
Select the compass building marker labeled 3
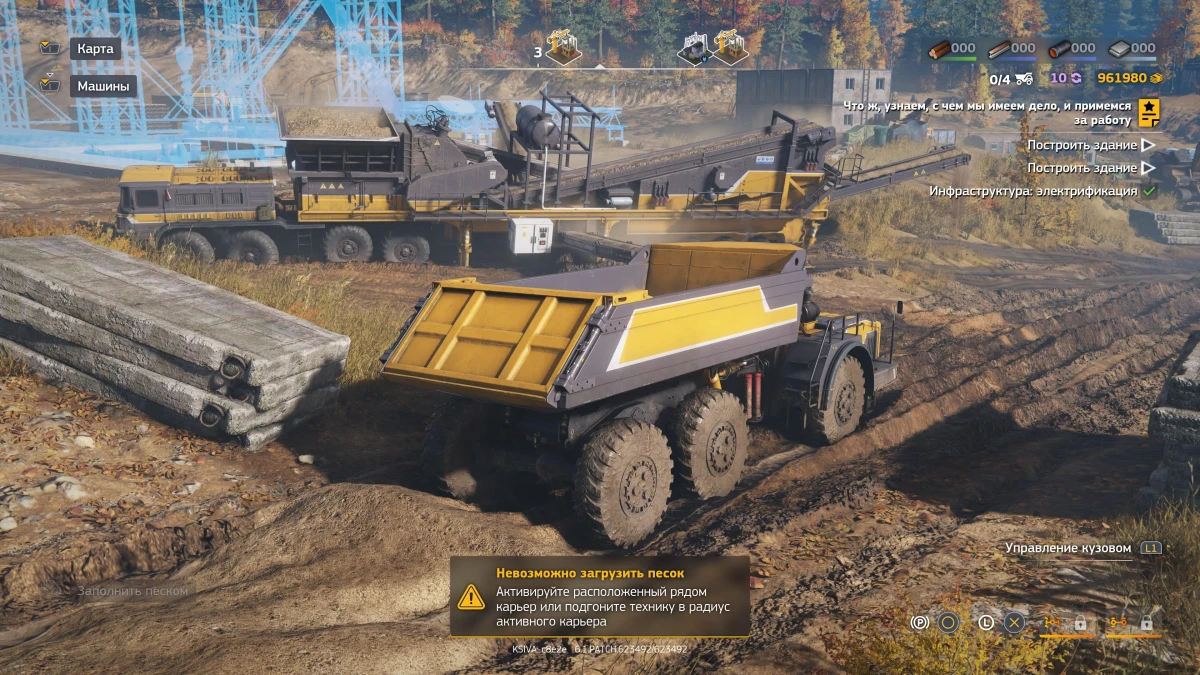564,48
